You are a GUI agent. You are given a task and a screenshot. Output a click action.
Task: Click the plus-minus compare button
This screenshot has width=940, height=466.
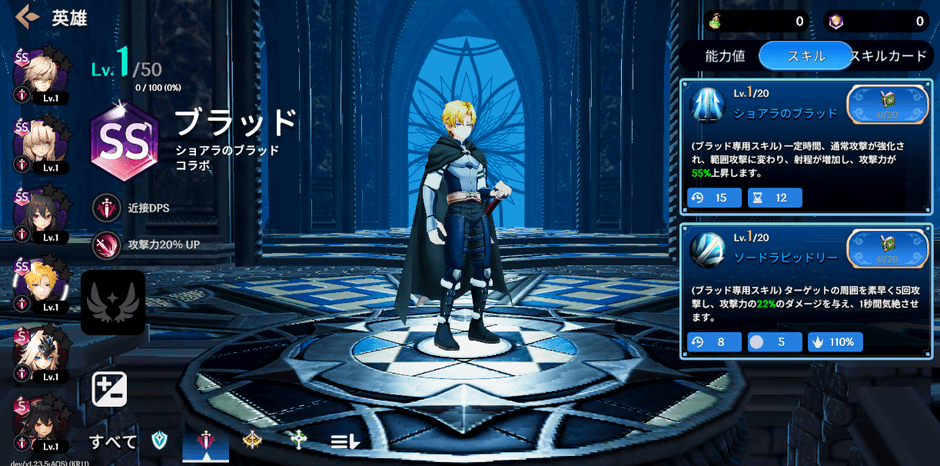(109, 389)
